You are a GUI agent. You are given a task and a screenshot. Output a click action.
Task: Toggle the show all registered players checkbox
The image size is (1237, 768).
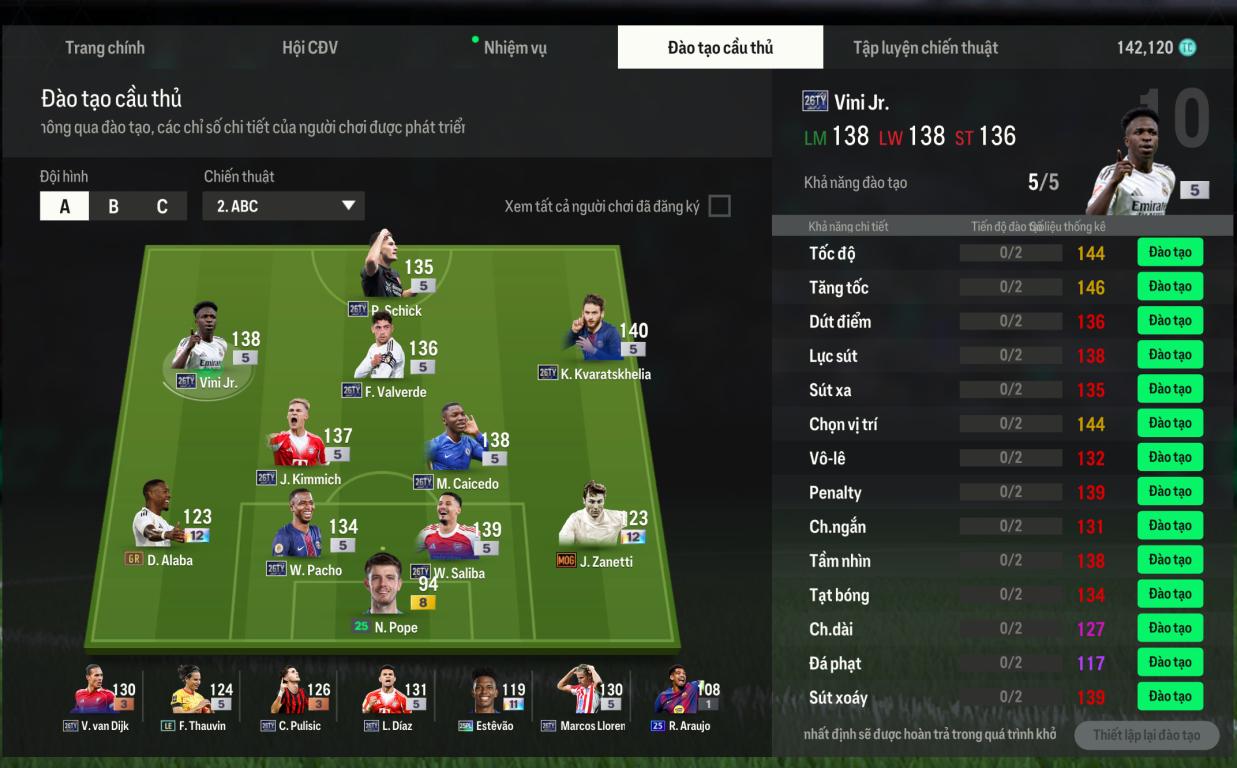point(719,206)
